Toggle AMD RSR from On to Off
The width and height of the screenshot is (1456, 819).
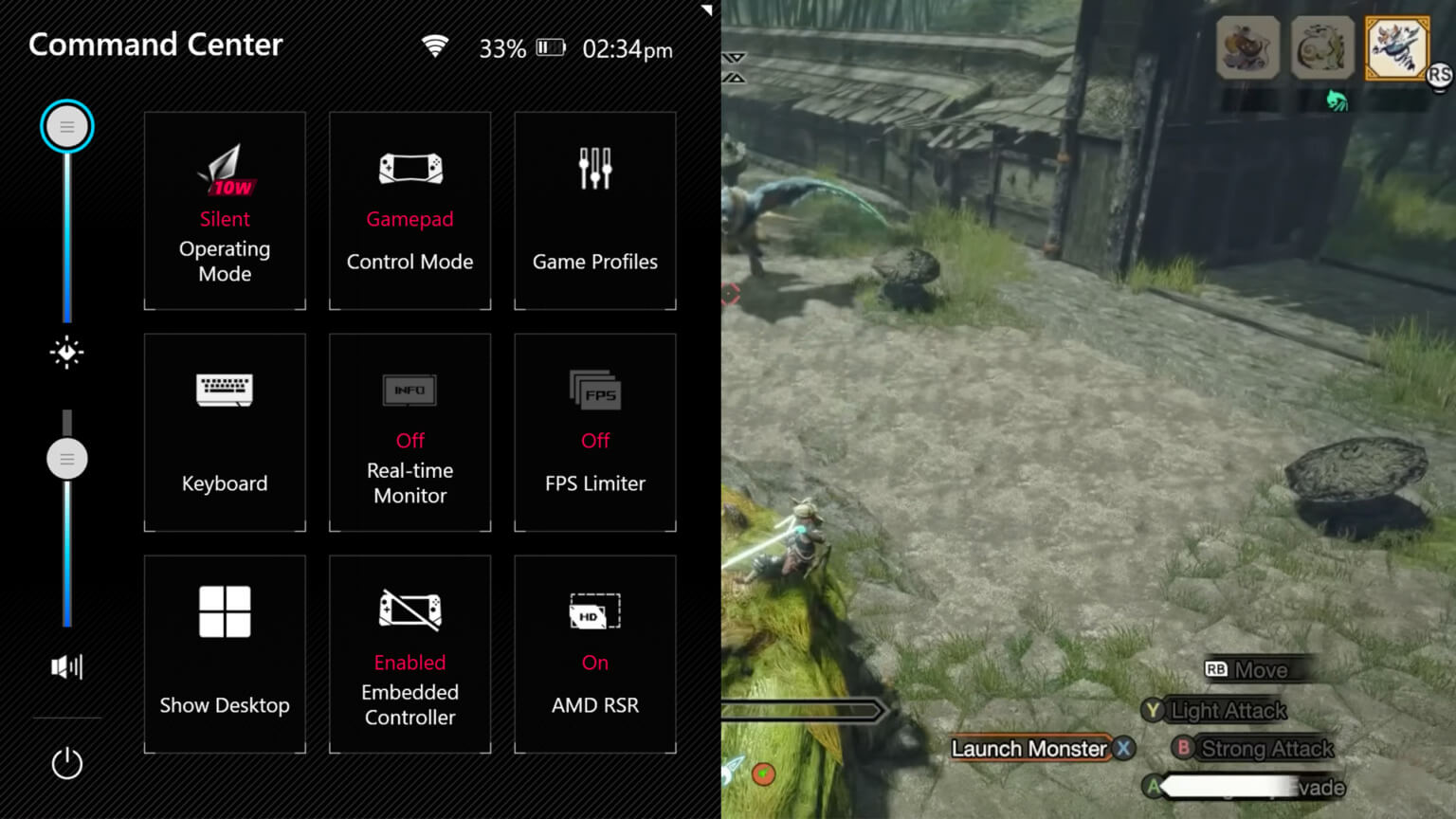594,654
